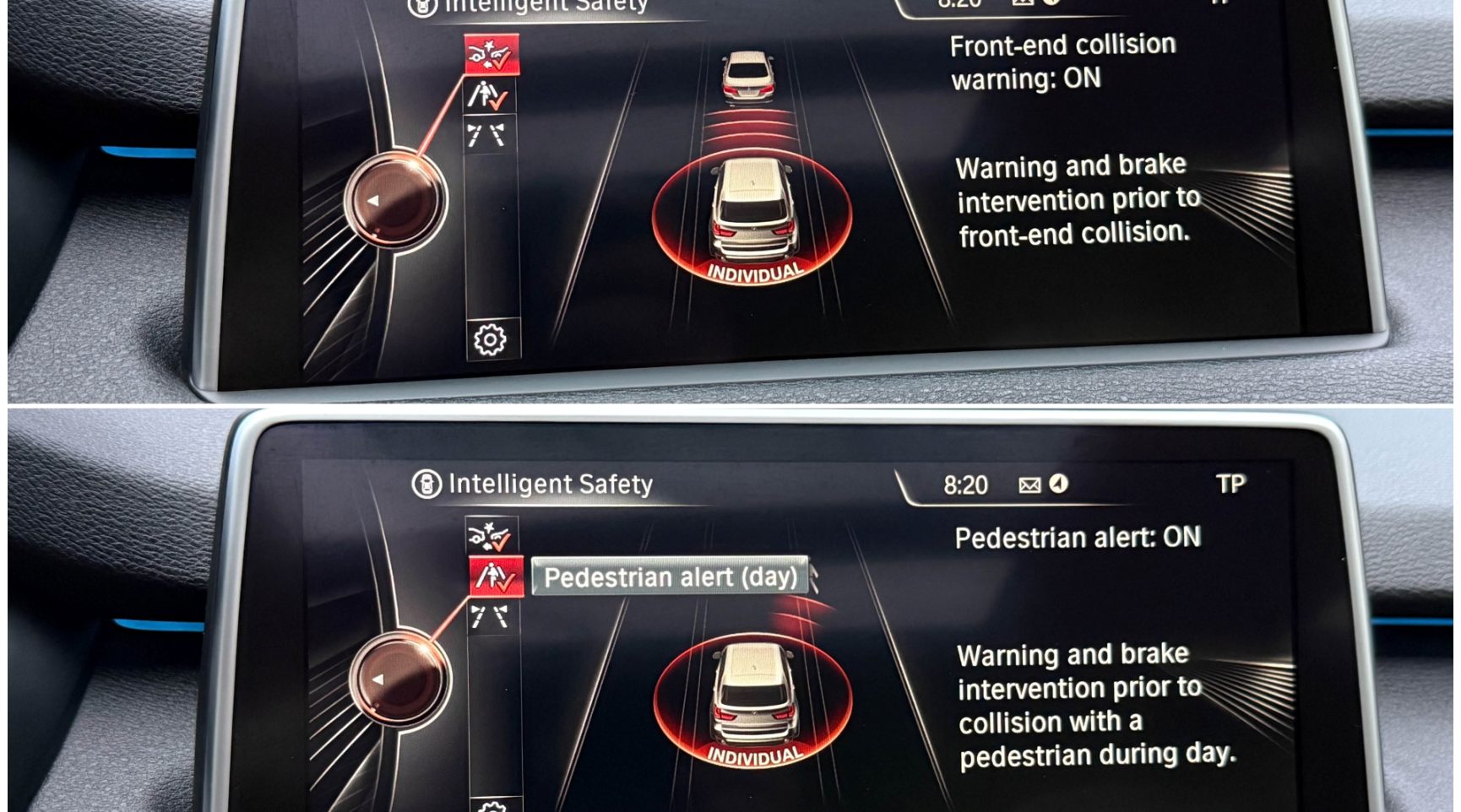Choose the unhighlighted pedestrian alert icon
This screenshot has height=812, width=1461.
click(488, 96)
